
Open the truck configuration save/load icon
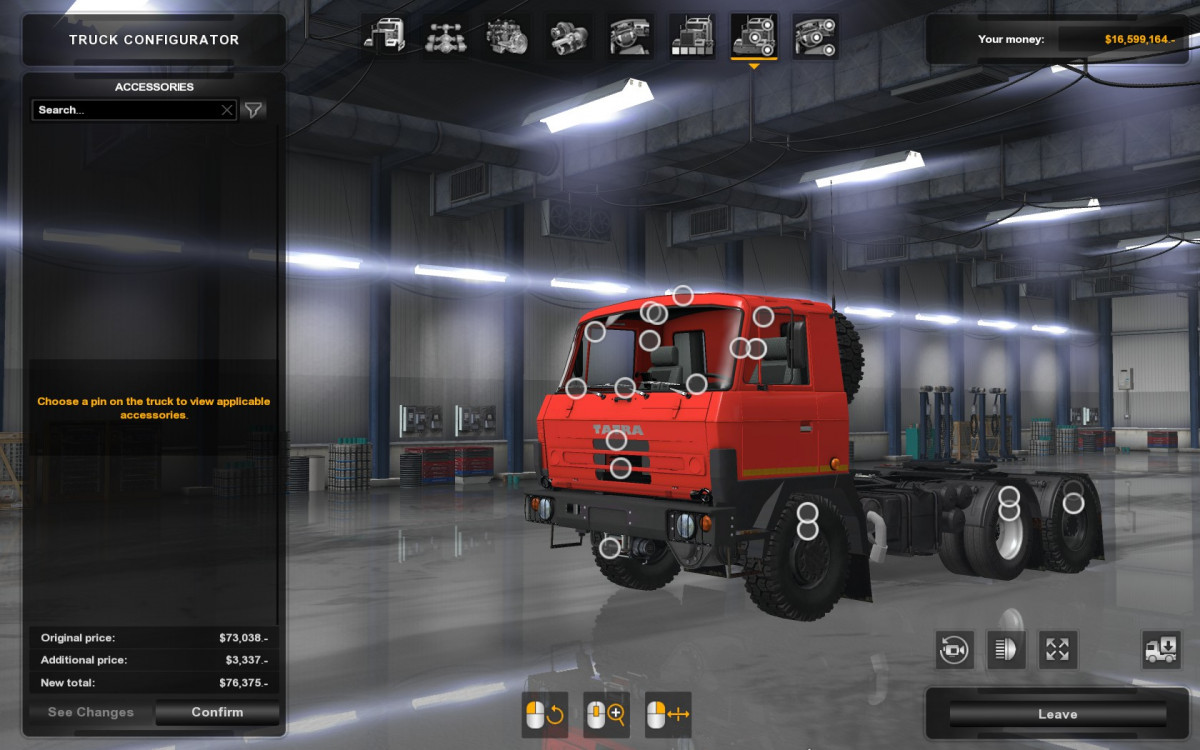(x=1161, y=650)
